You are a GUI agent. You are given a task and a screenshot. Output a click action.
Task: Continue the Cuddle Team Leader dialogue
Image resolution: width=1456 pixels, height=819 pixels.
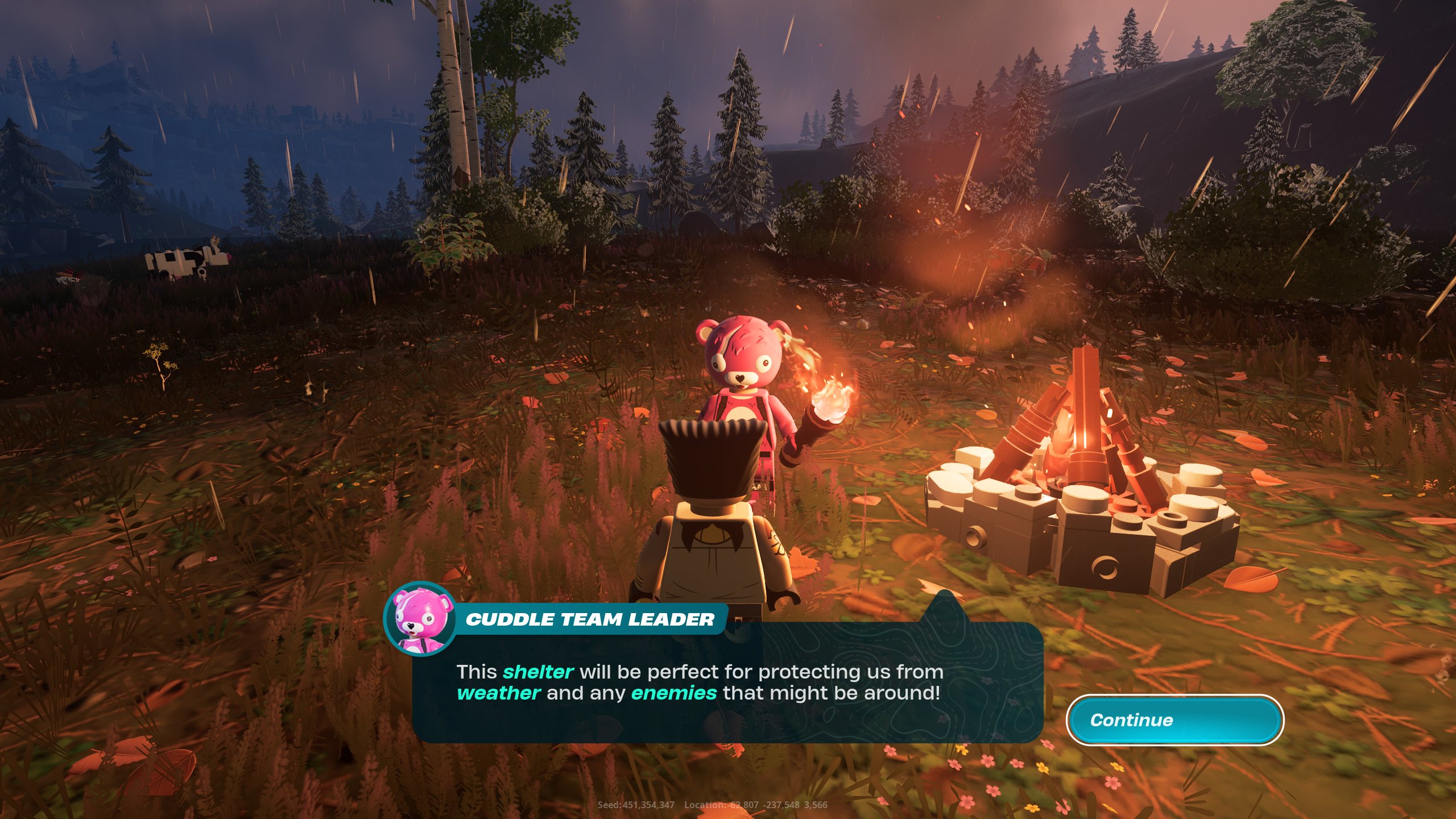pos(1174,720)
